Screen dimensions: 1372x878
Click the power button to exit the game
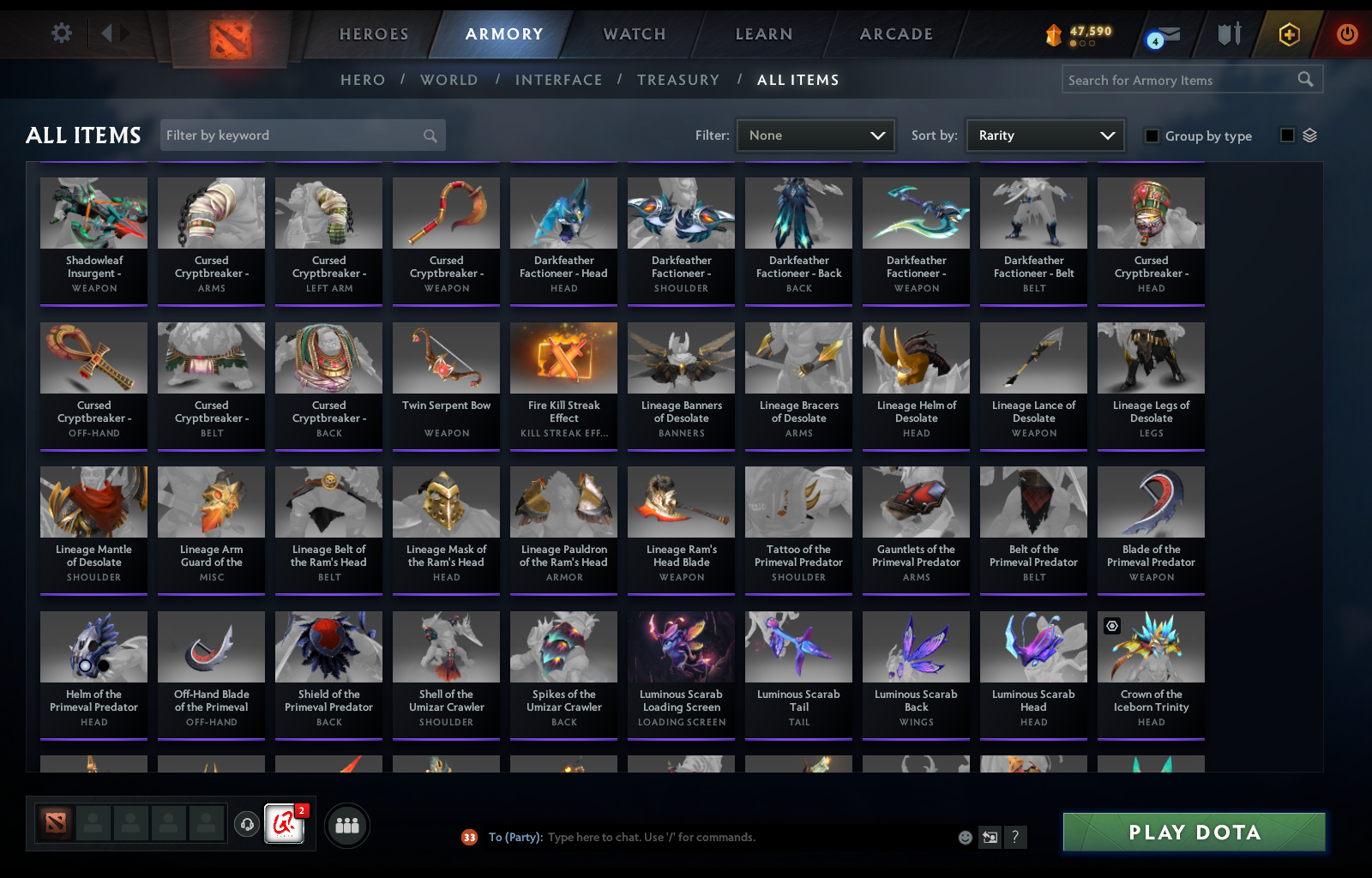[1345, 34]
